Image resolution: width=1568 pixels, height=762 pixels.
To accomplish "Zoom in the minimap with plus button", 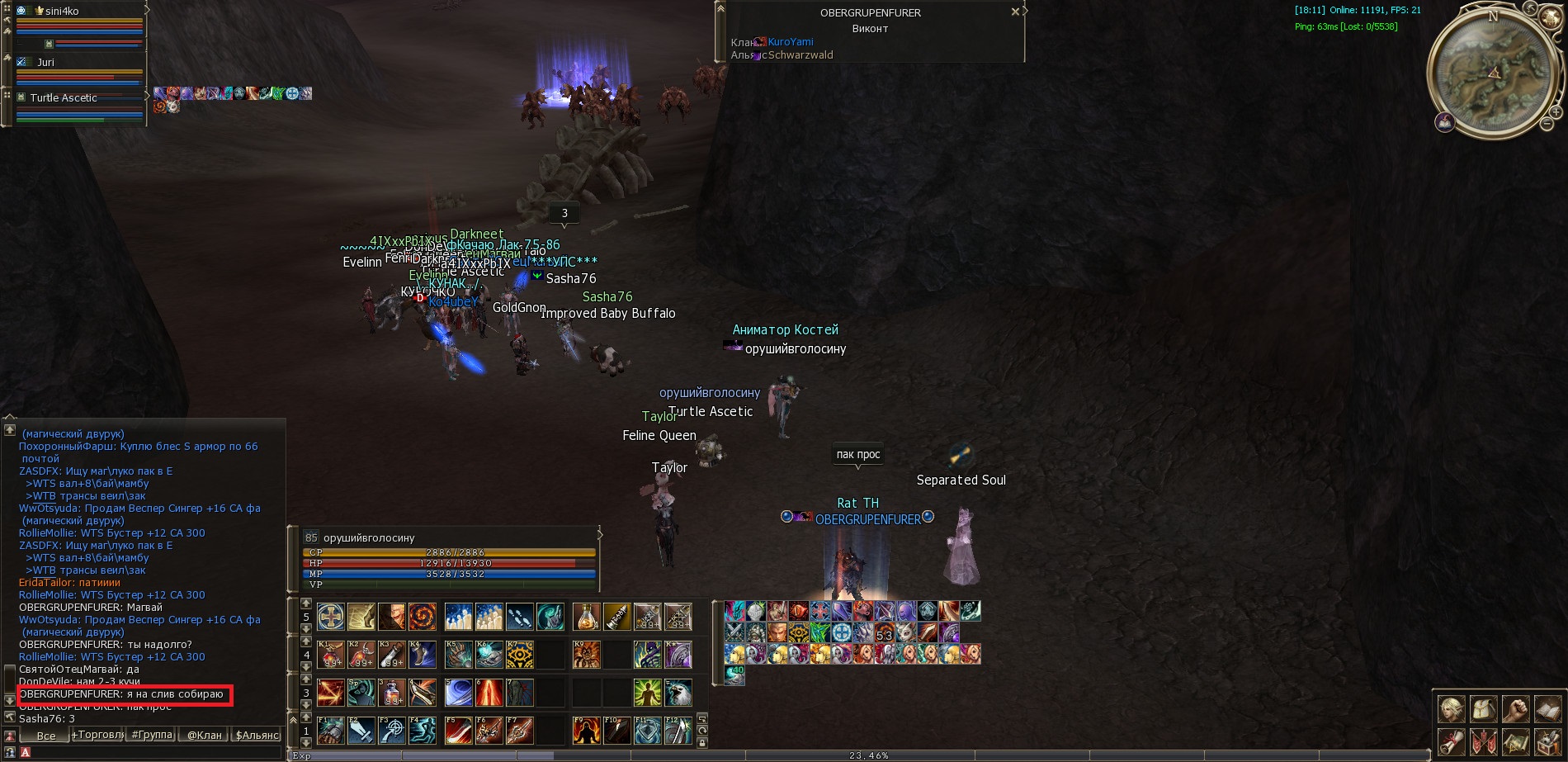I will click(x=1556, y=111).
